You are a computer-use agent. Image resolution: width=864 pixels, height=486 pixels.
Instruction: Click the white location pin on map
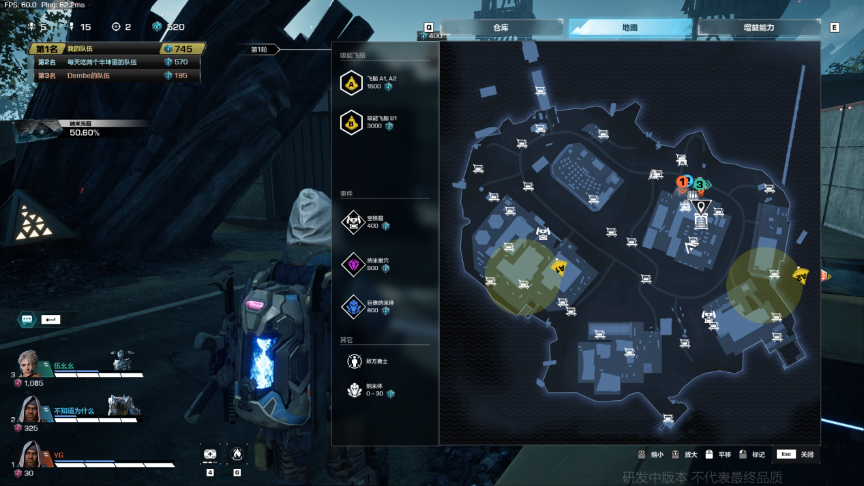pos(701,207)
